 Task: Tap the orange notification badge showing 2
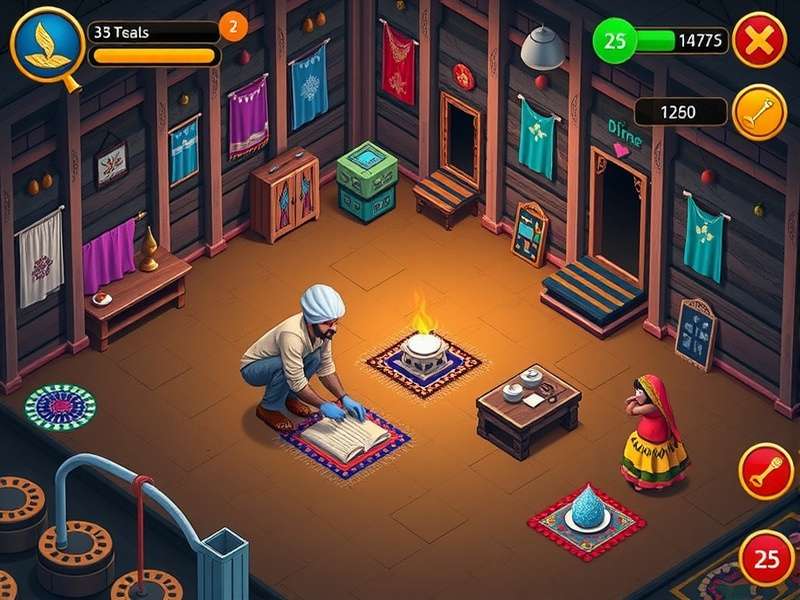pos(233,27)
